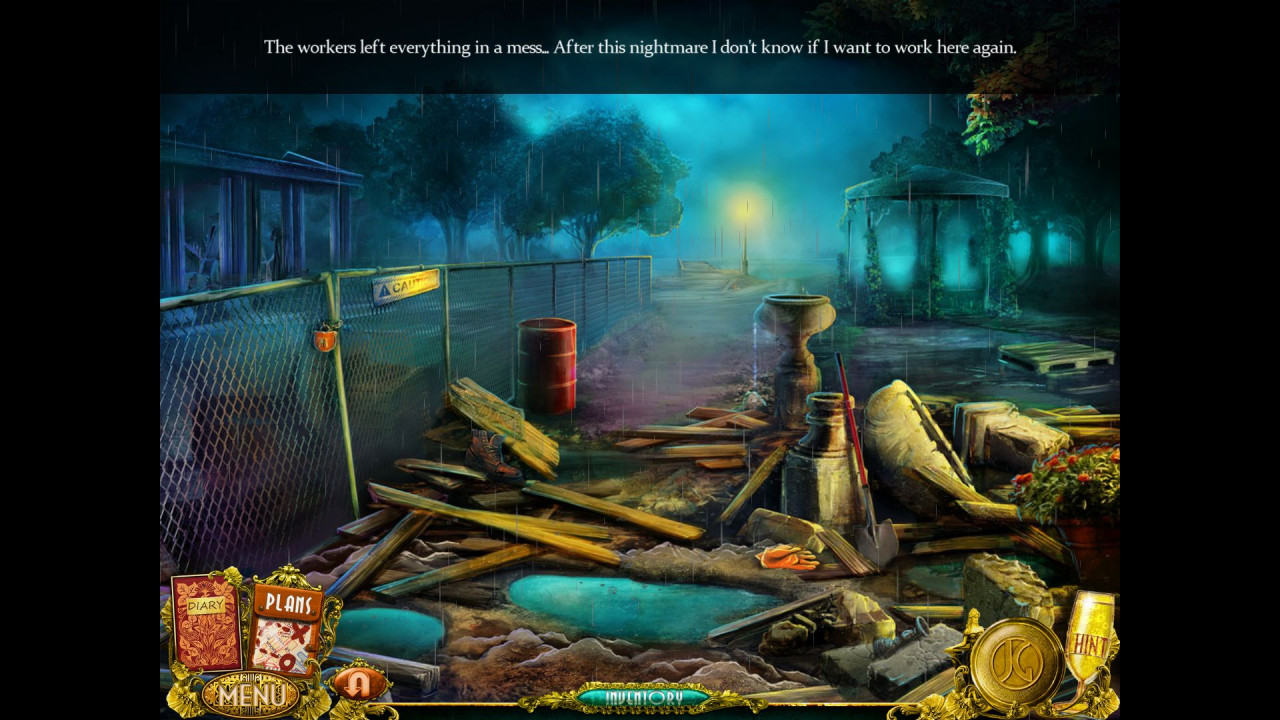Select the gold JG medallion
This screenshot has width=1280, height=720.
point(1018,663)
